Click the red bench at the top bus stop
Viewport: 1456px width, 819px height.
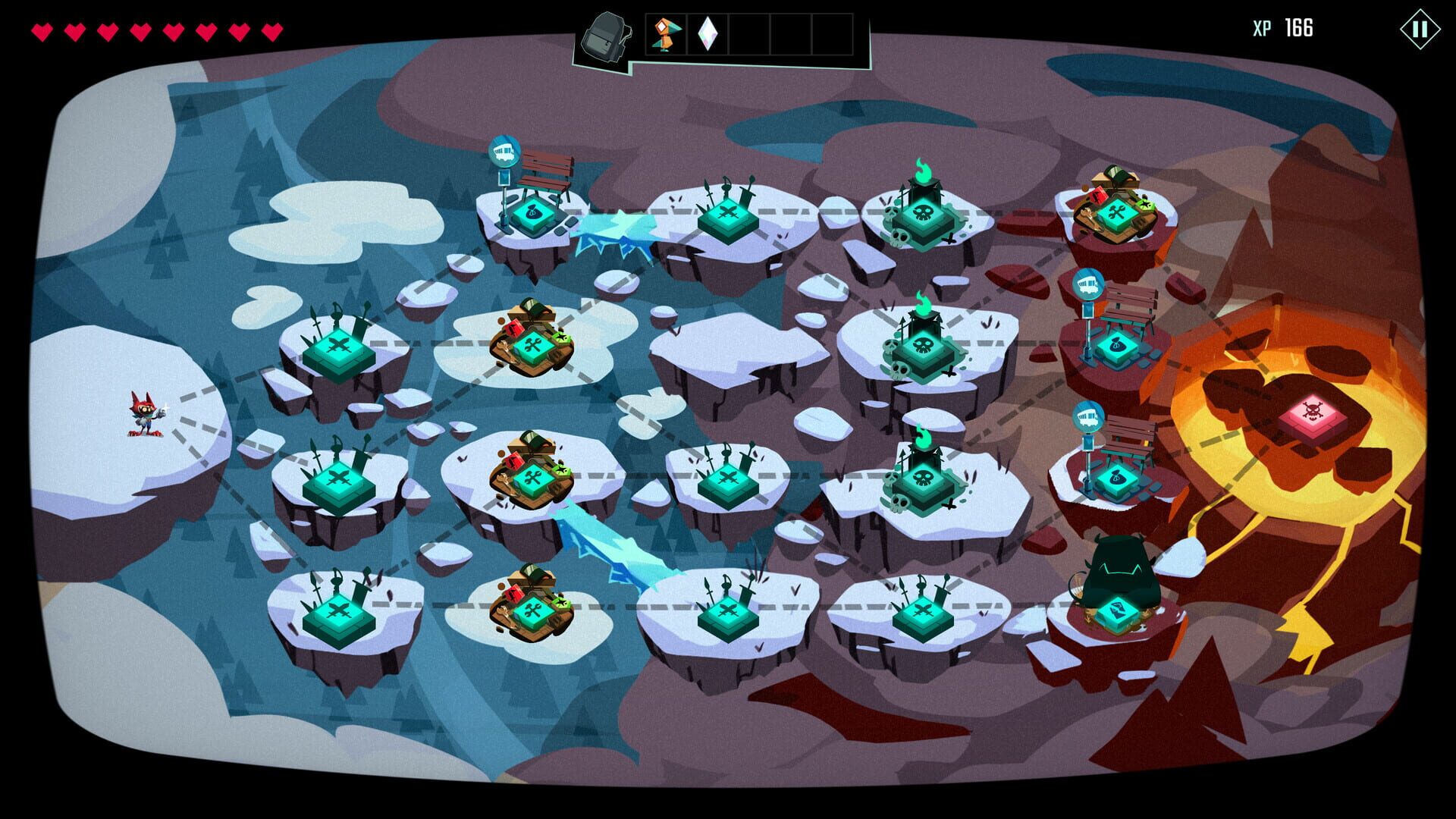544,171
